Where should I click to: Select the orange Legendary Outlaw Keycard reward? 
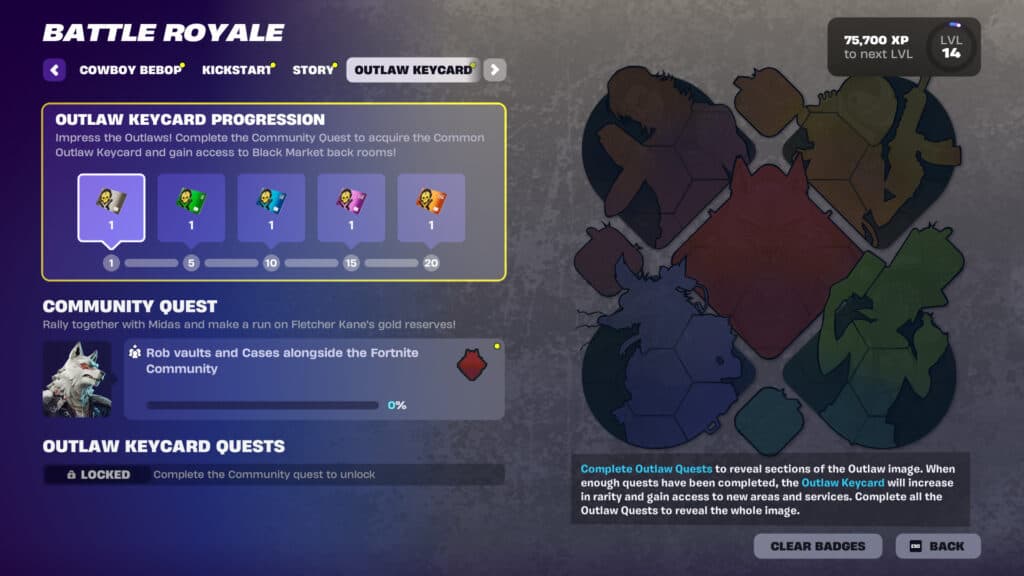[431, 208]
